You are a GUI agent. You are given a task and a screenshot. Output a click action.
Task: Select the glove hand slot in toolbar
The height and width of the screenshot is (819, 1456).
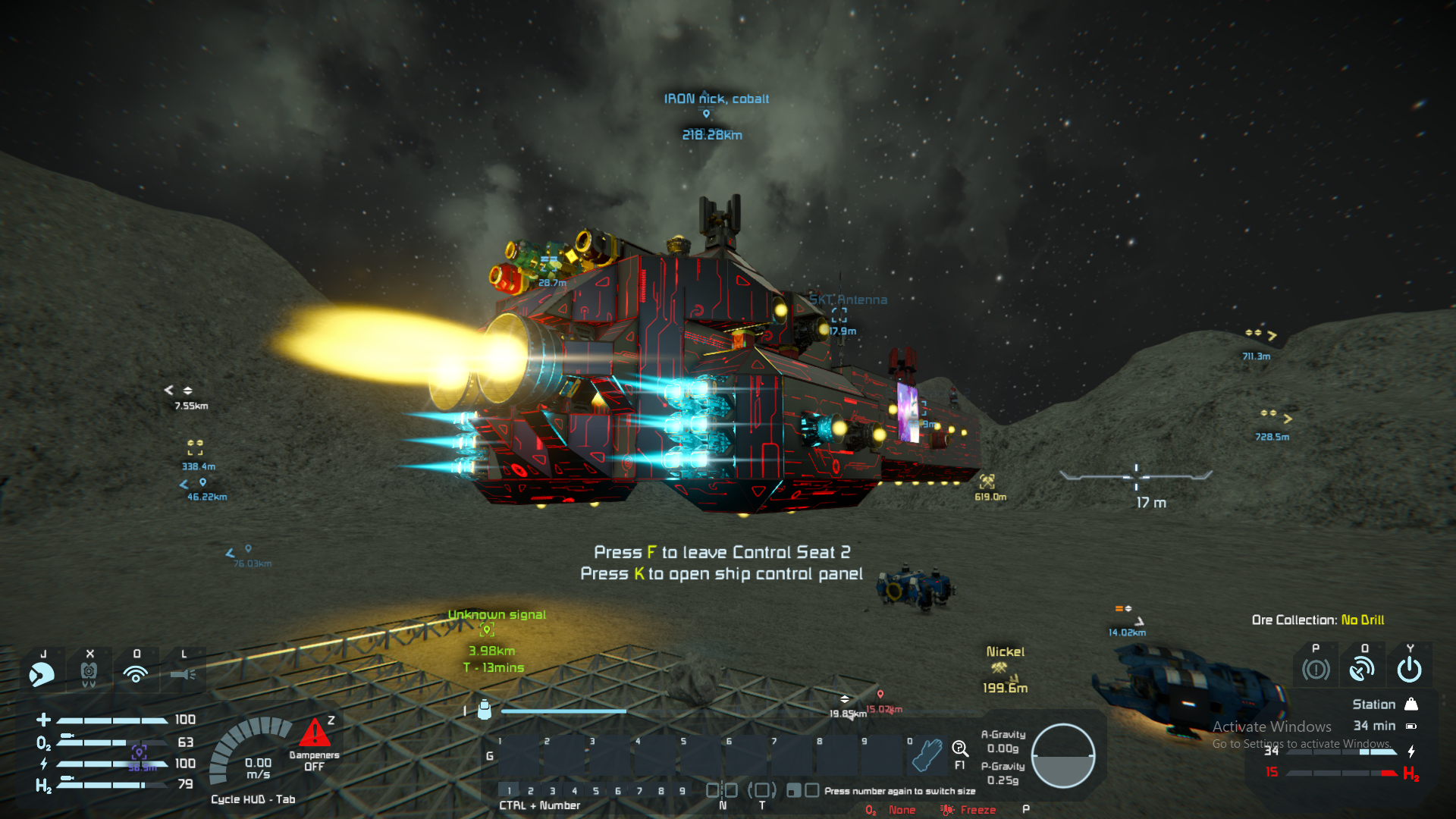point(926,755)
